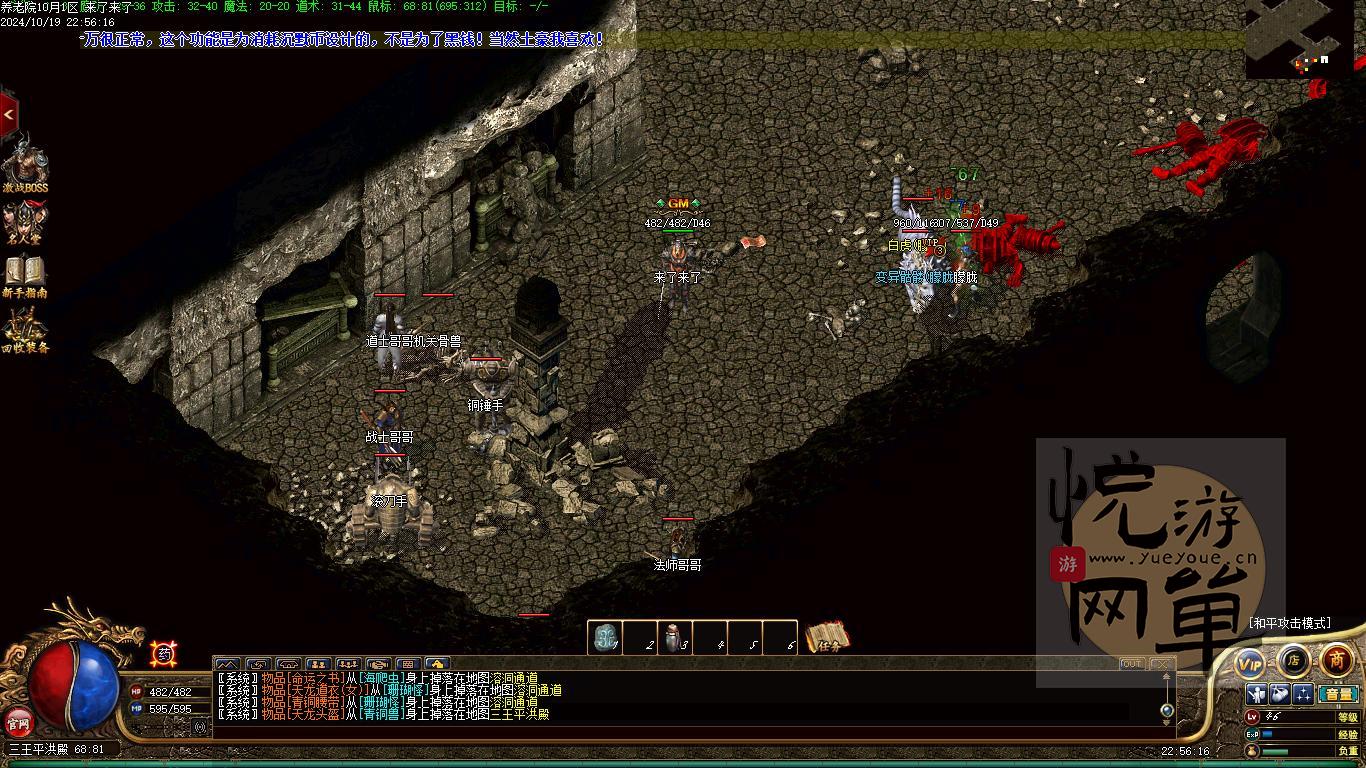Open the sparkle skills icon beside 音量
This screenshot has height=768, width=1366.
[x=1303, y=694]
